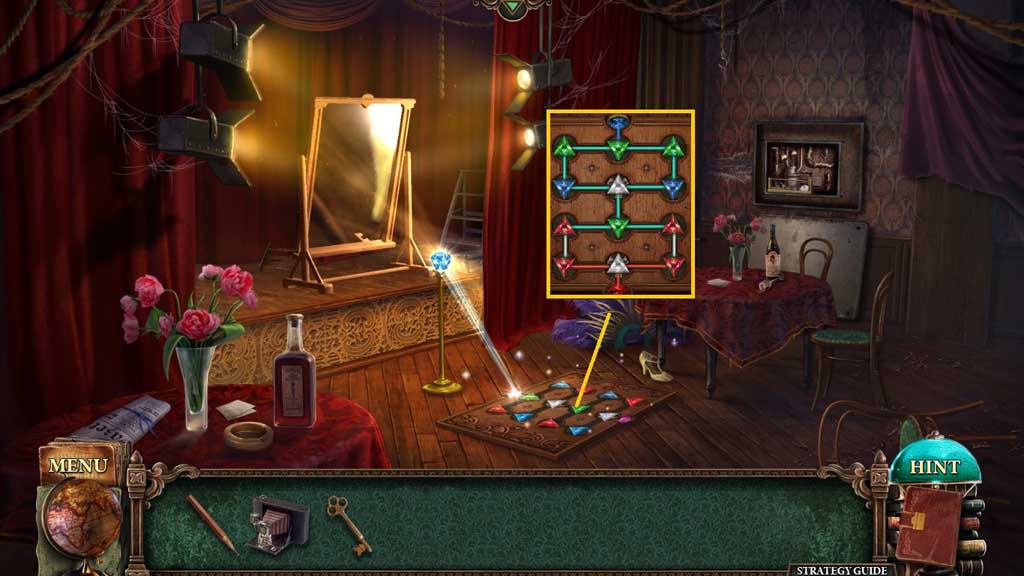The height and width of the screenshot is (576, 1024).
Task: Open the Strategy Guide
Action: click(840, 569)
